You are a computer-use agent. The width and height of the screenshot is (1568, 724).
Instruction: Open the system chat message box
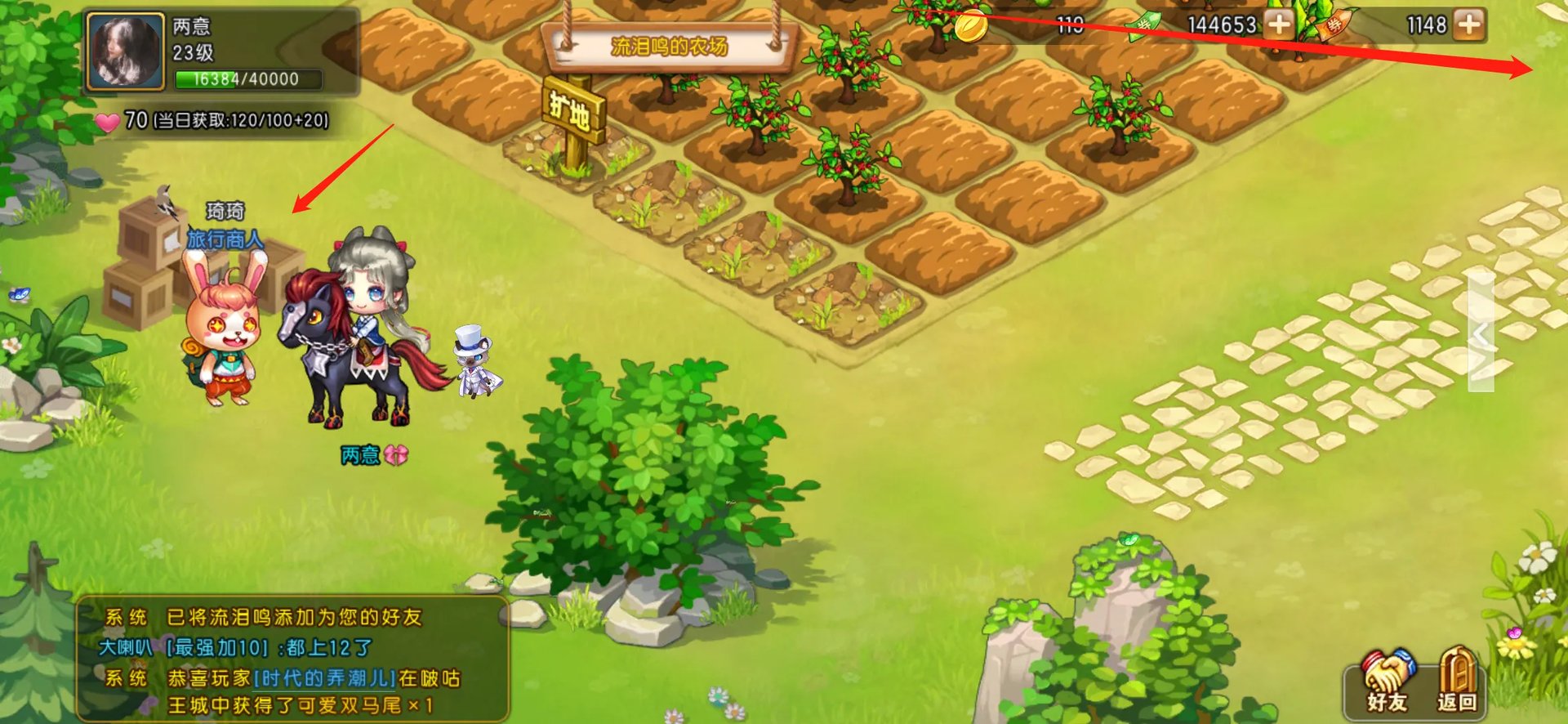(292, 659)
